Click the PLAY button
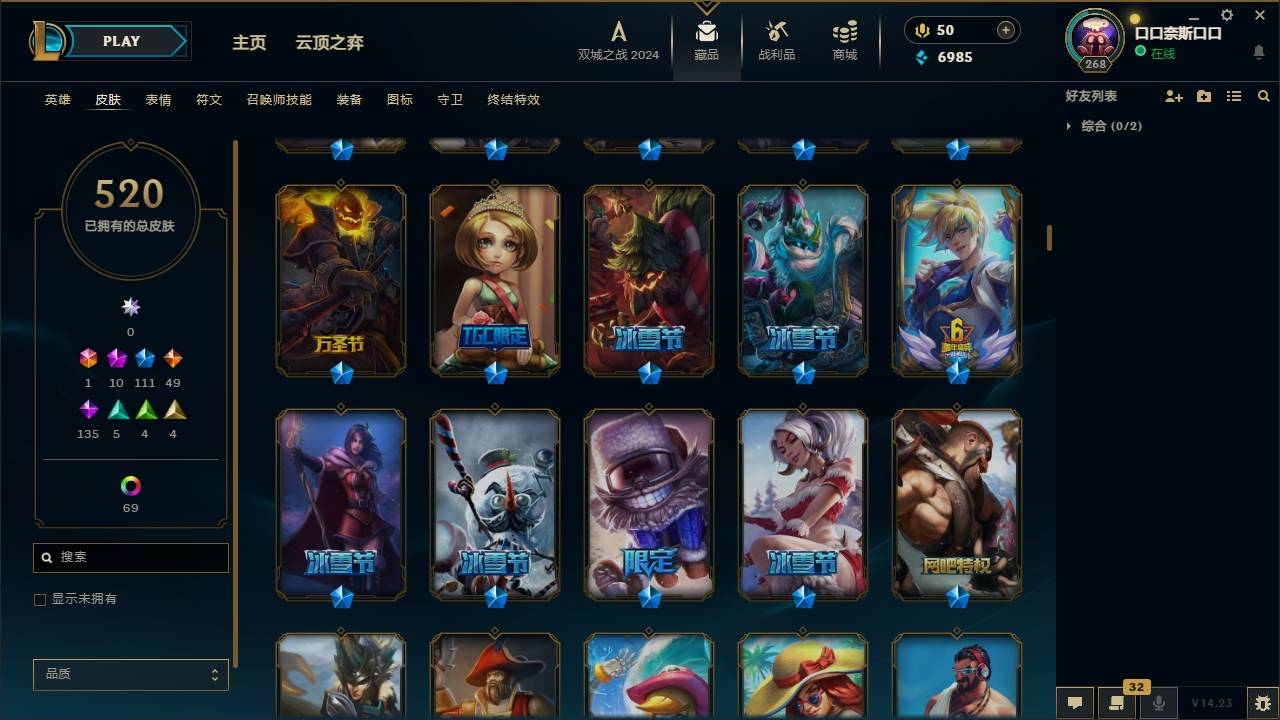The height and width of the screenshot is (720, 1280). (120, 41)
